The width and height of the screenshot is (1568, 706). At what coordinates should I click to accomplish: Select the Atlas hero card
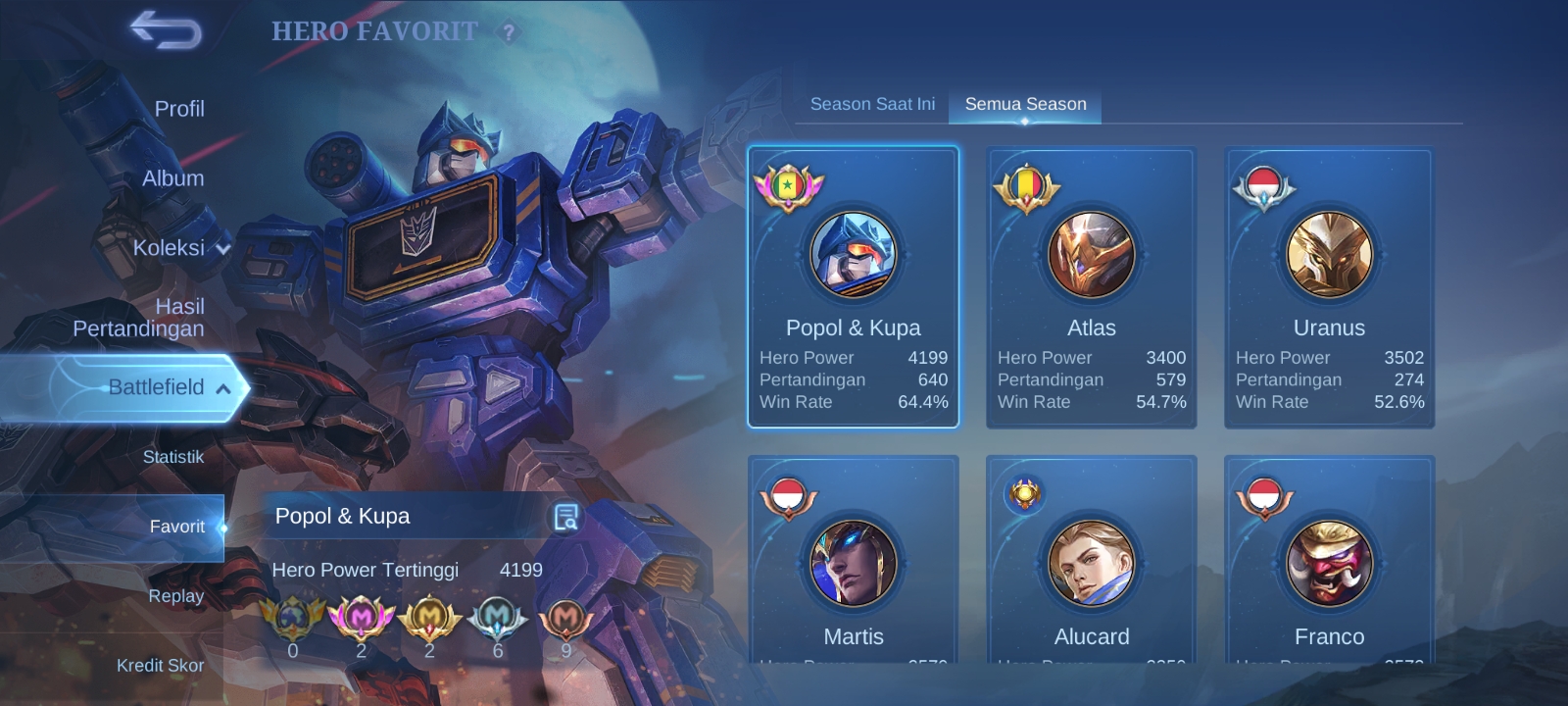[1092, 287]
